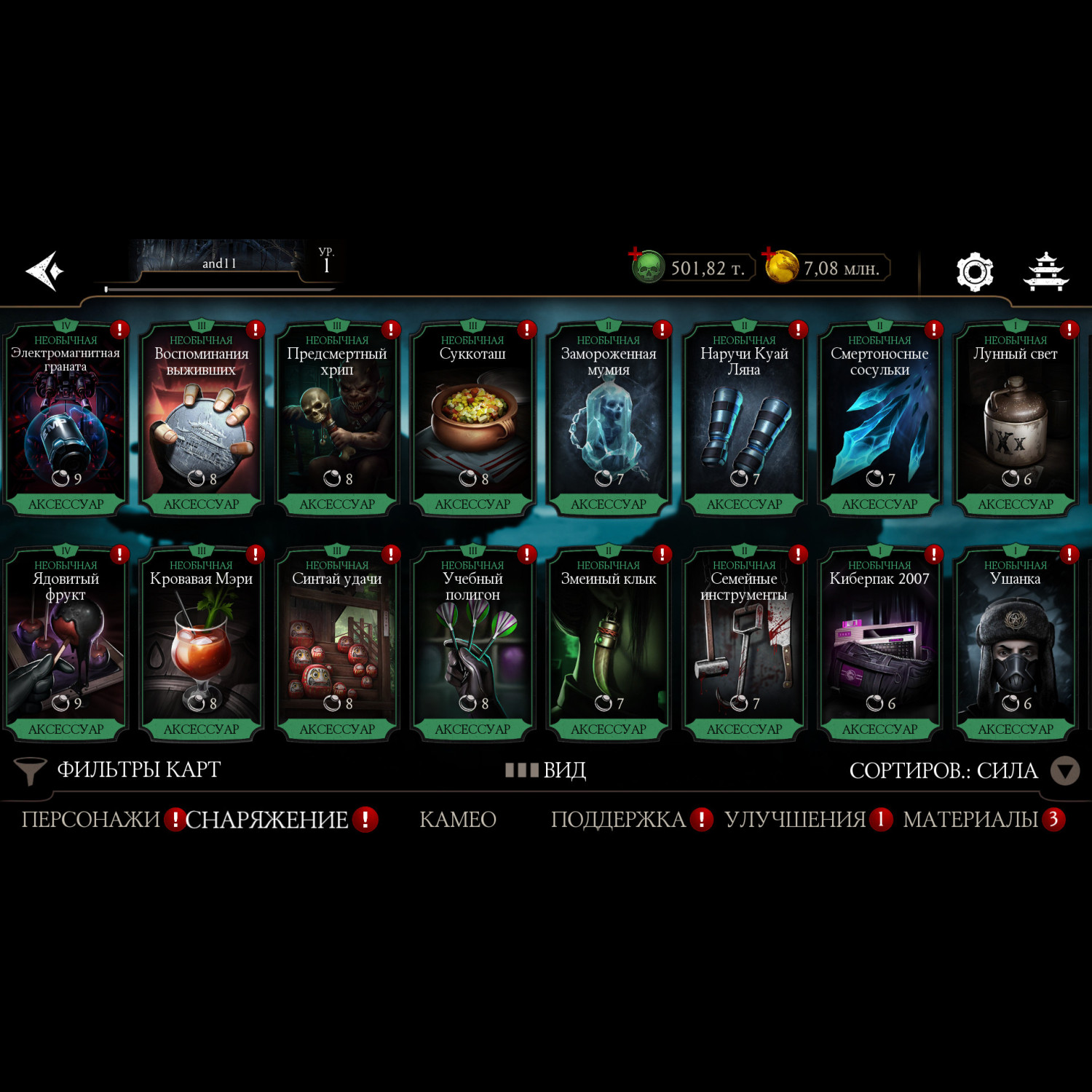Choose the Змеиный клык card

click(x=609, y=644)
